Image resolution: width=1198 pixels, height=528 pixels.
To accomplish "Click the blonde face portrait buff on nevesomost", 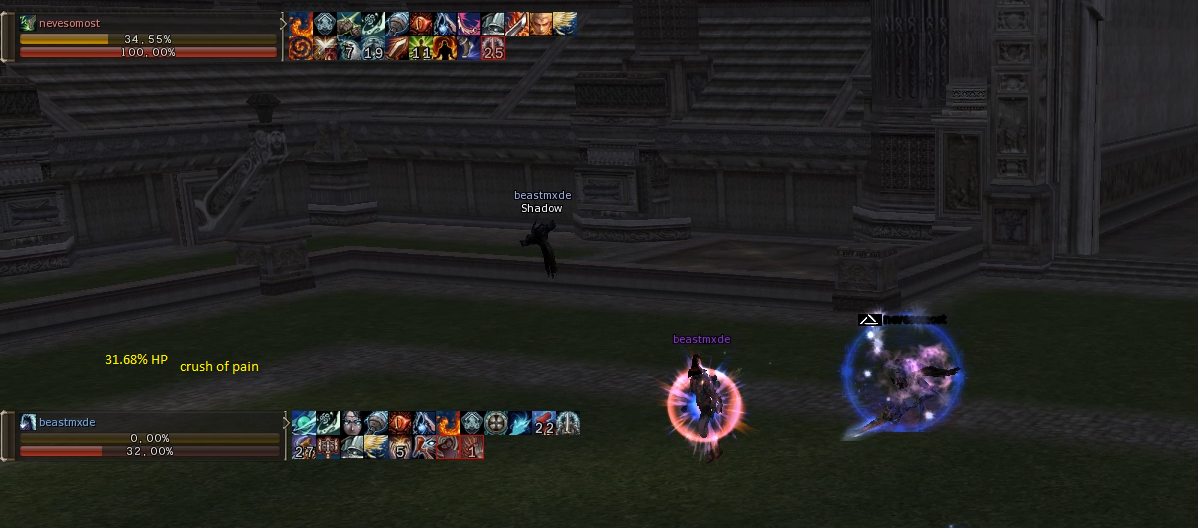I will tap(541, 24).
